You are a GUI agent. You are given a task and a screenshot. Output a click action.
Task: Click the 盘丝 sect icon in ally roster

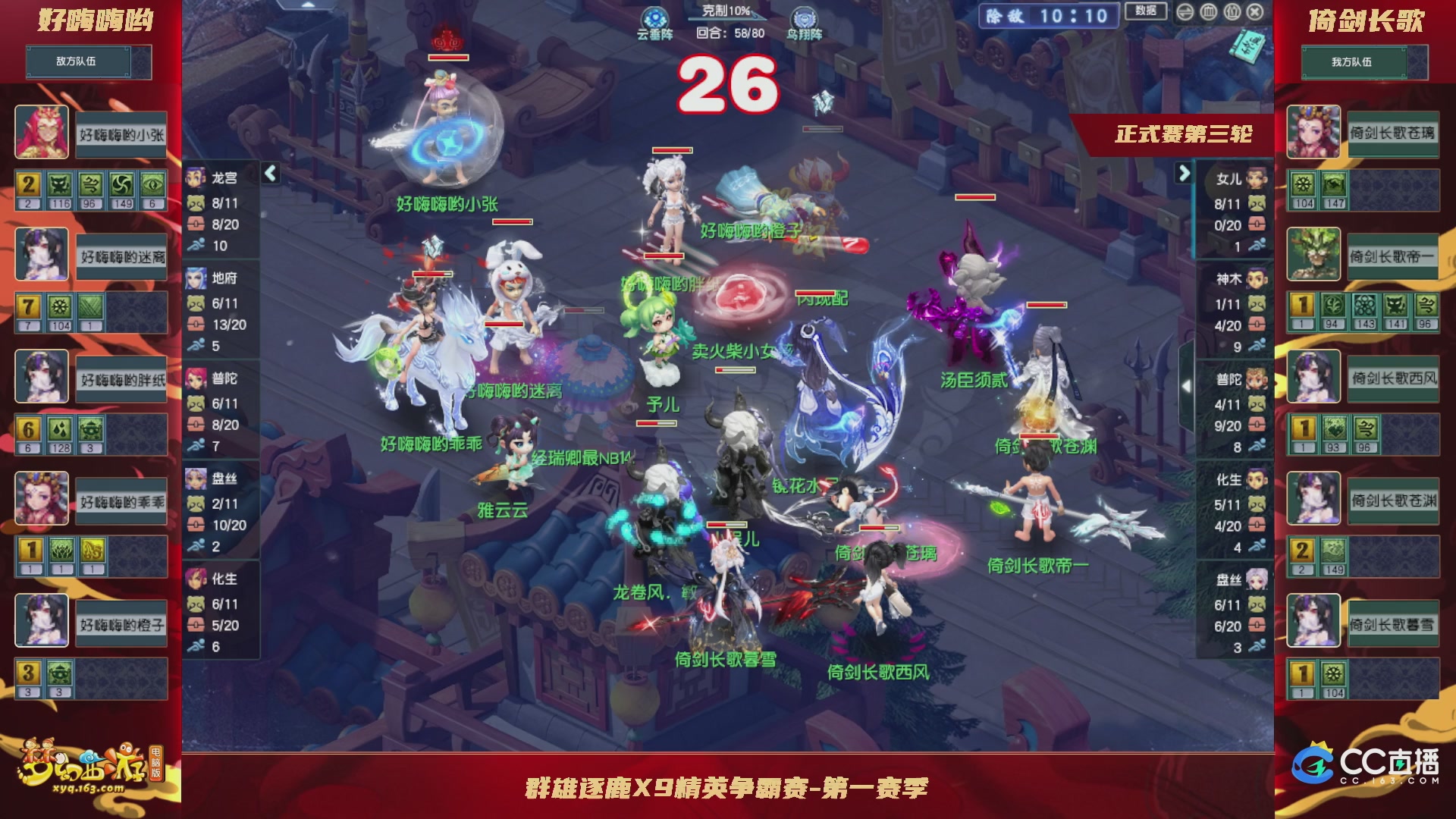point(1257,579)
